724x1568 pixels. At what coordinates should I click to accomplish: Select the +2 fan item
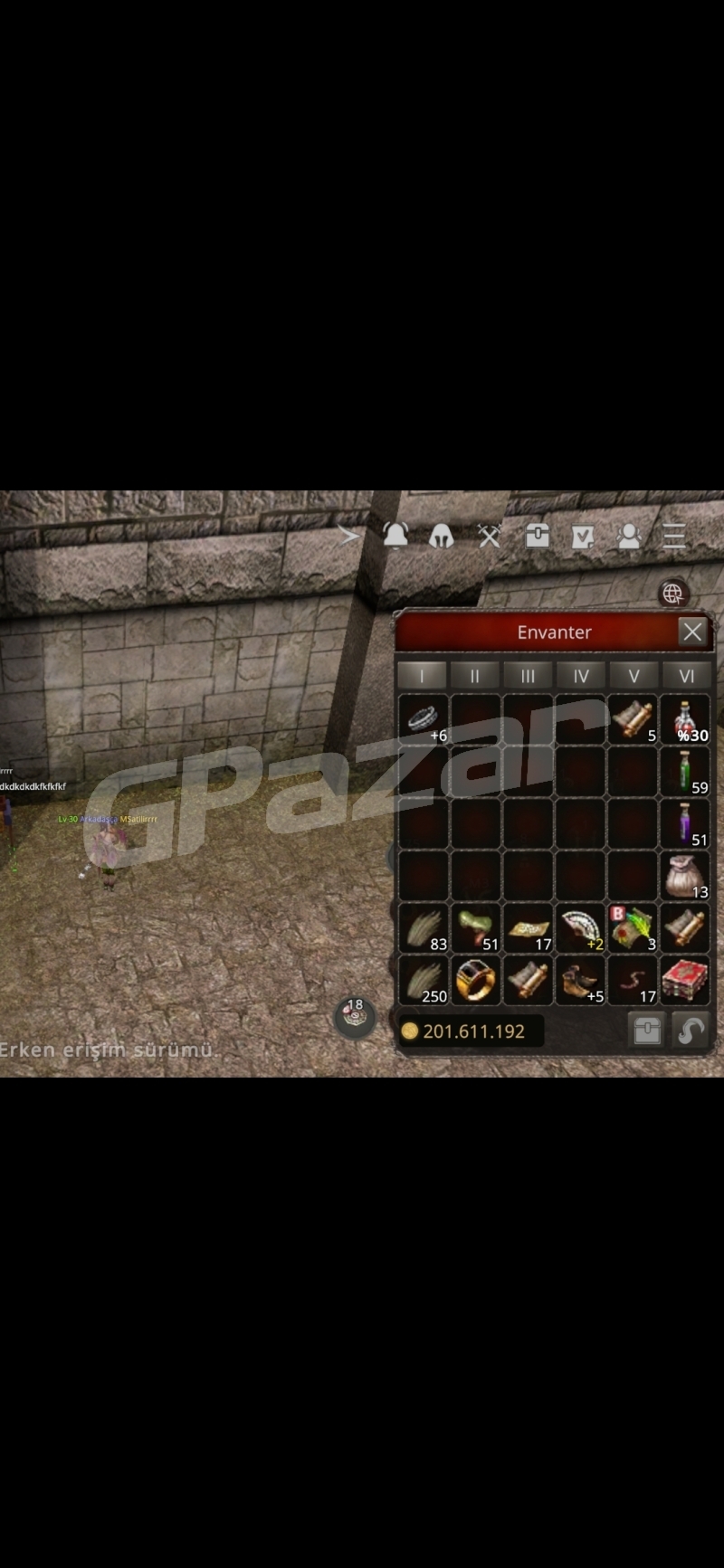pos(580,928)
